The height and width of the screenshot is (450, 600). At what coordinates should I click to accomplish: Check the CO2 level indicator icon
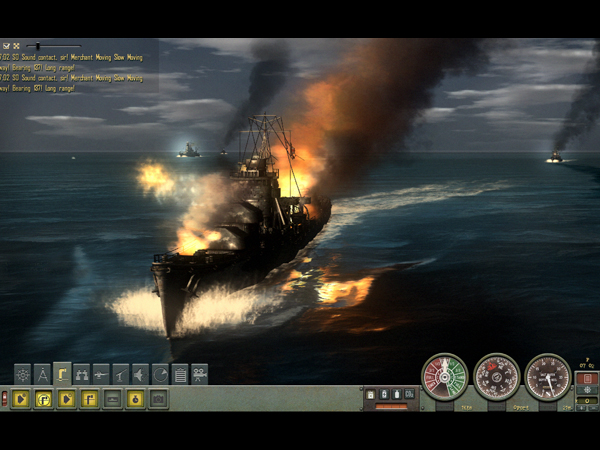point(409,395)
